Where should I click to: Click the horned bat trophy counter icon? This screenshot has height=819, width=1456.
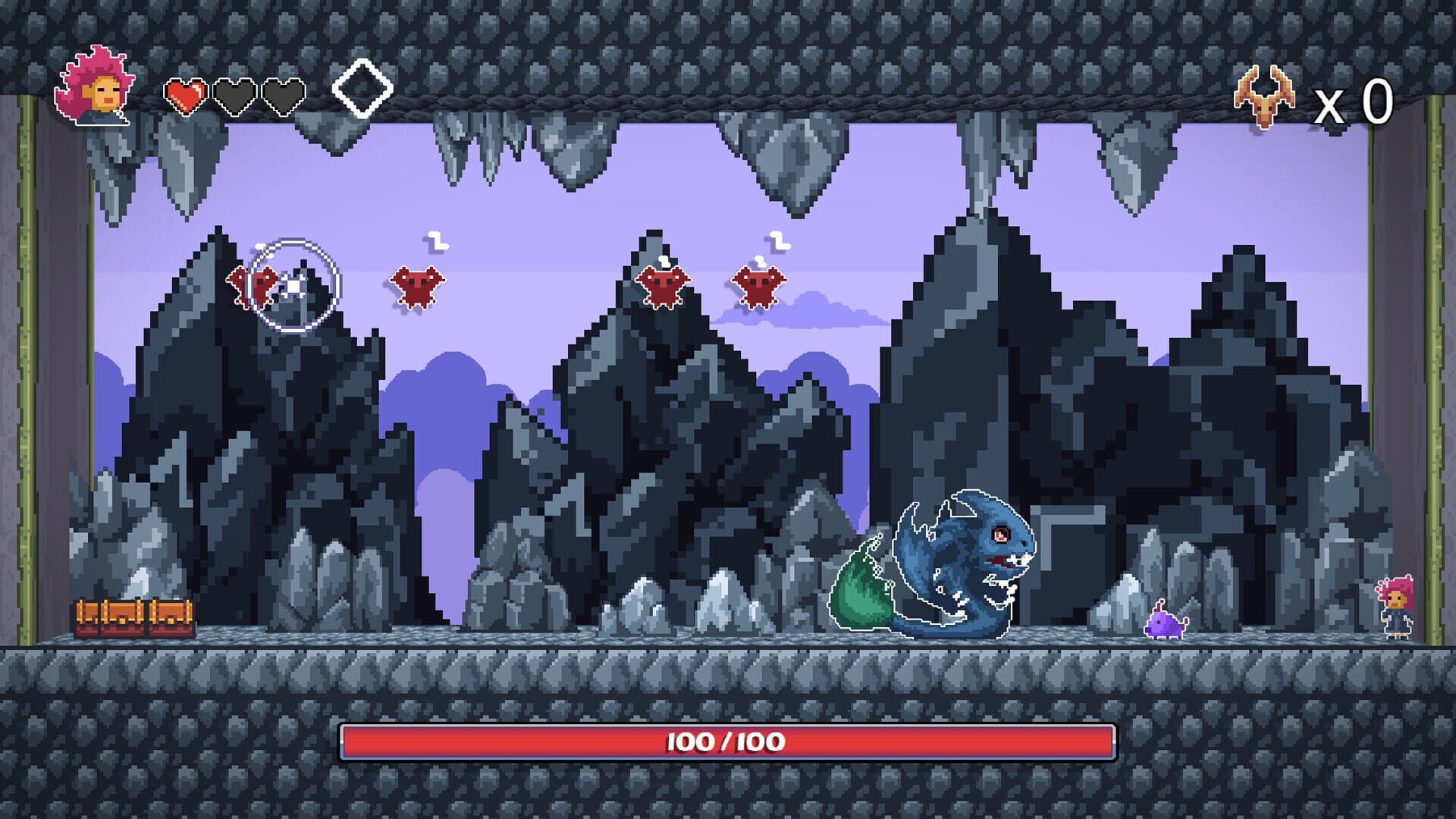pos(1263,97)
